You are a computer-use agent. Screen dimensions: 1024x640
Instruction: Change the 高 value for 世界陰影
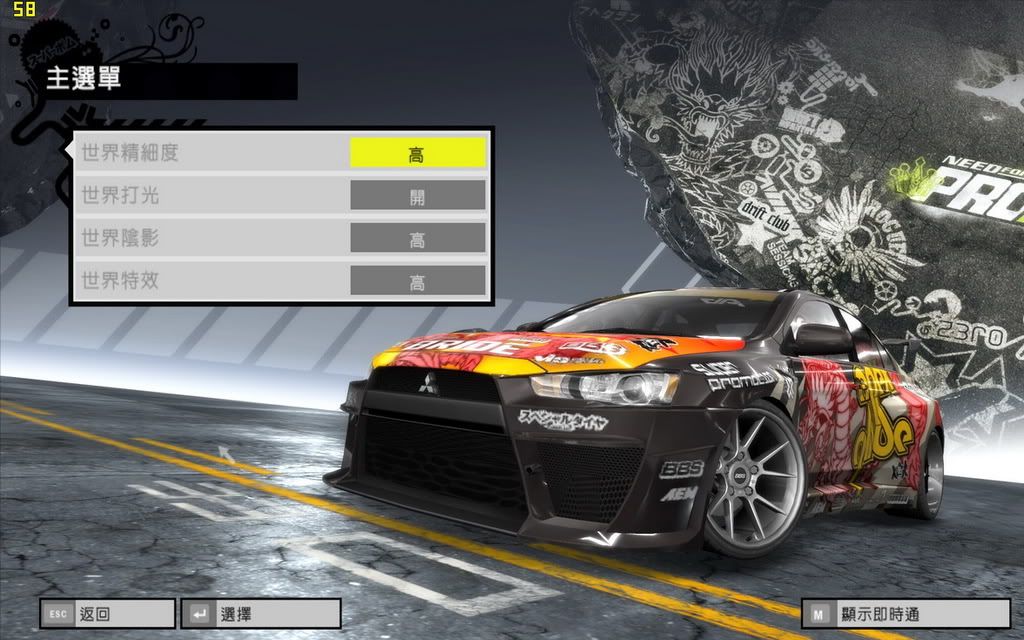coord(417,239)
